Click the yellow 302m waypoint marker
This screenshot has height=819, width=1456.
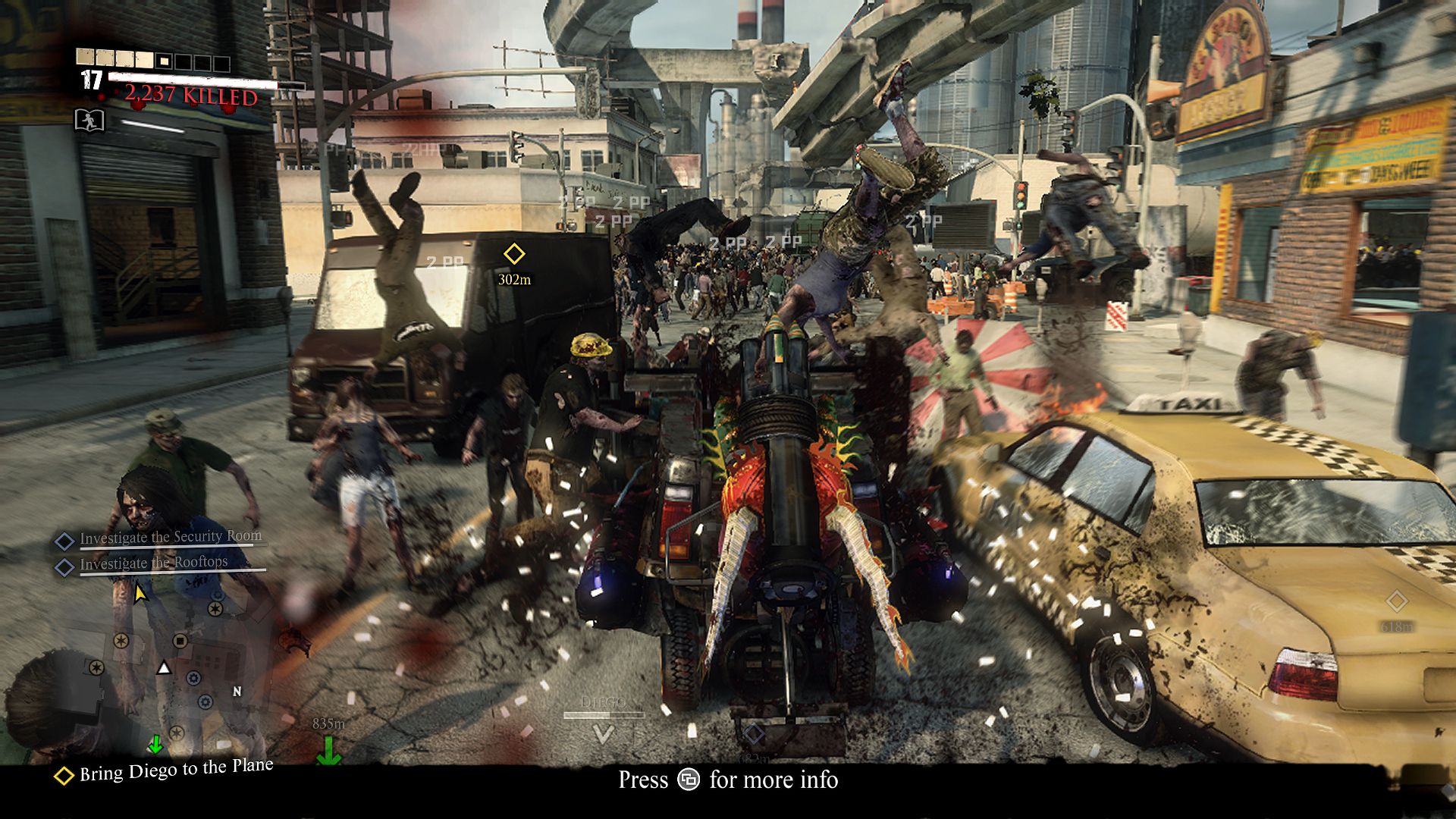coord(514,254)
